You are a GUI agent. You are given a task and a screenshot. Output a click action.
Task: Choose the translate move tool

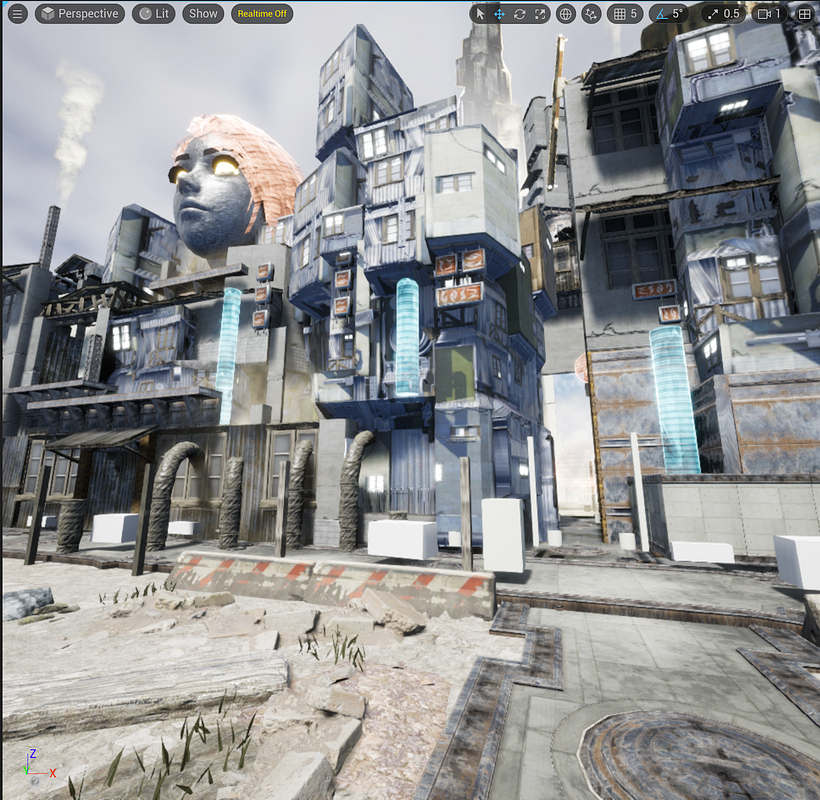point(500,14)
